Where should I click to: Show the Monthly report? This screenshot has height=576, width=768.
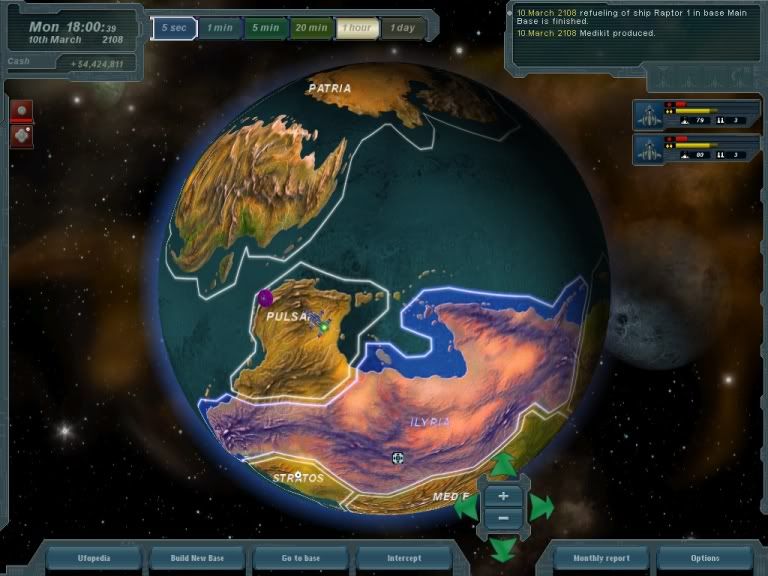pyautogui.click(x=601, y=558)
